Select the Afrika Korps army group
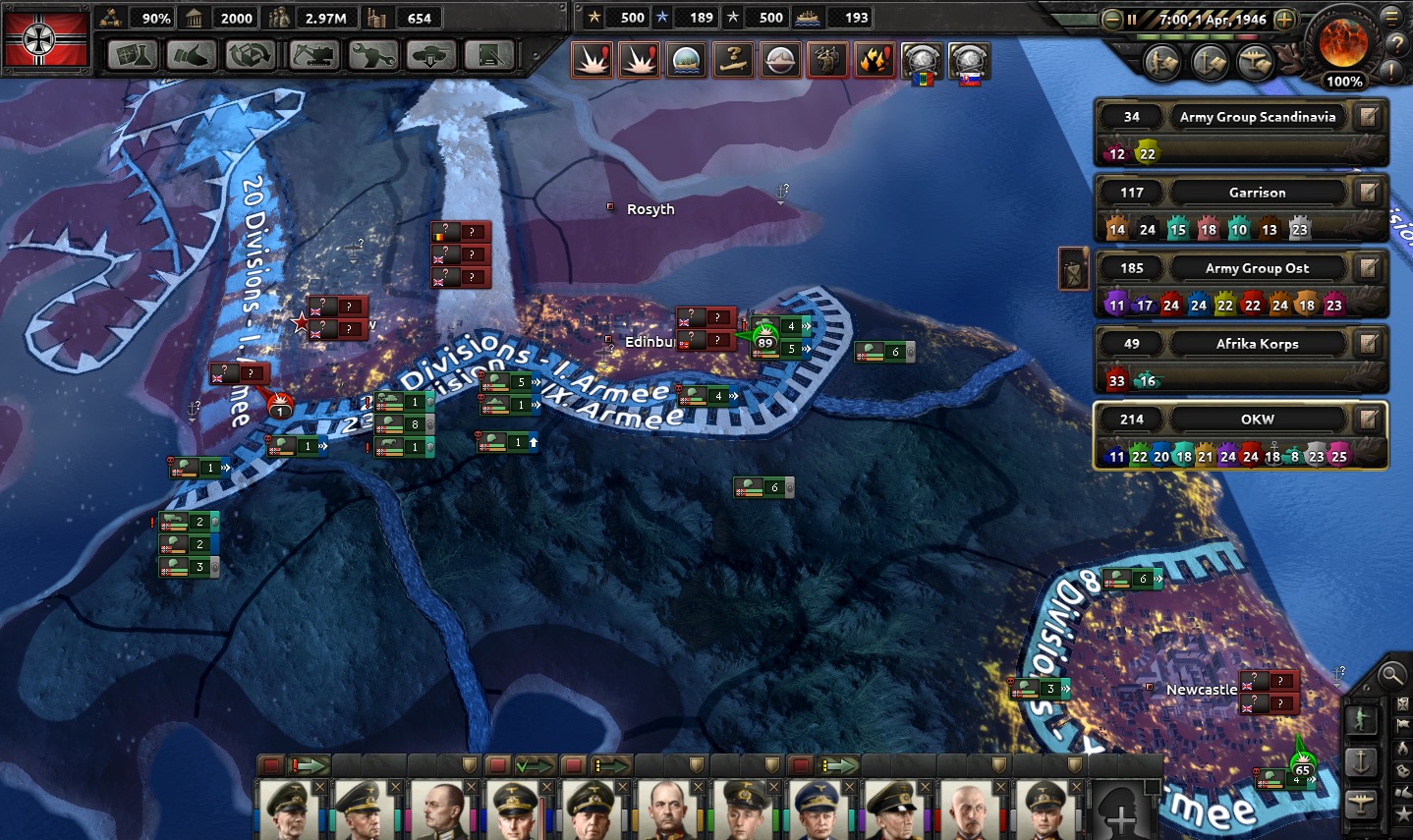The image size is (1413, 840). tap(1257, 344)
